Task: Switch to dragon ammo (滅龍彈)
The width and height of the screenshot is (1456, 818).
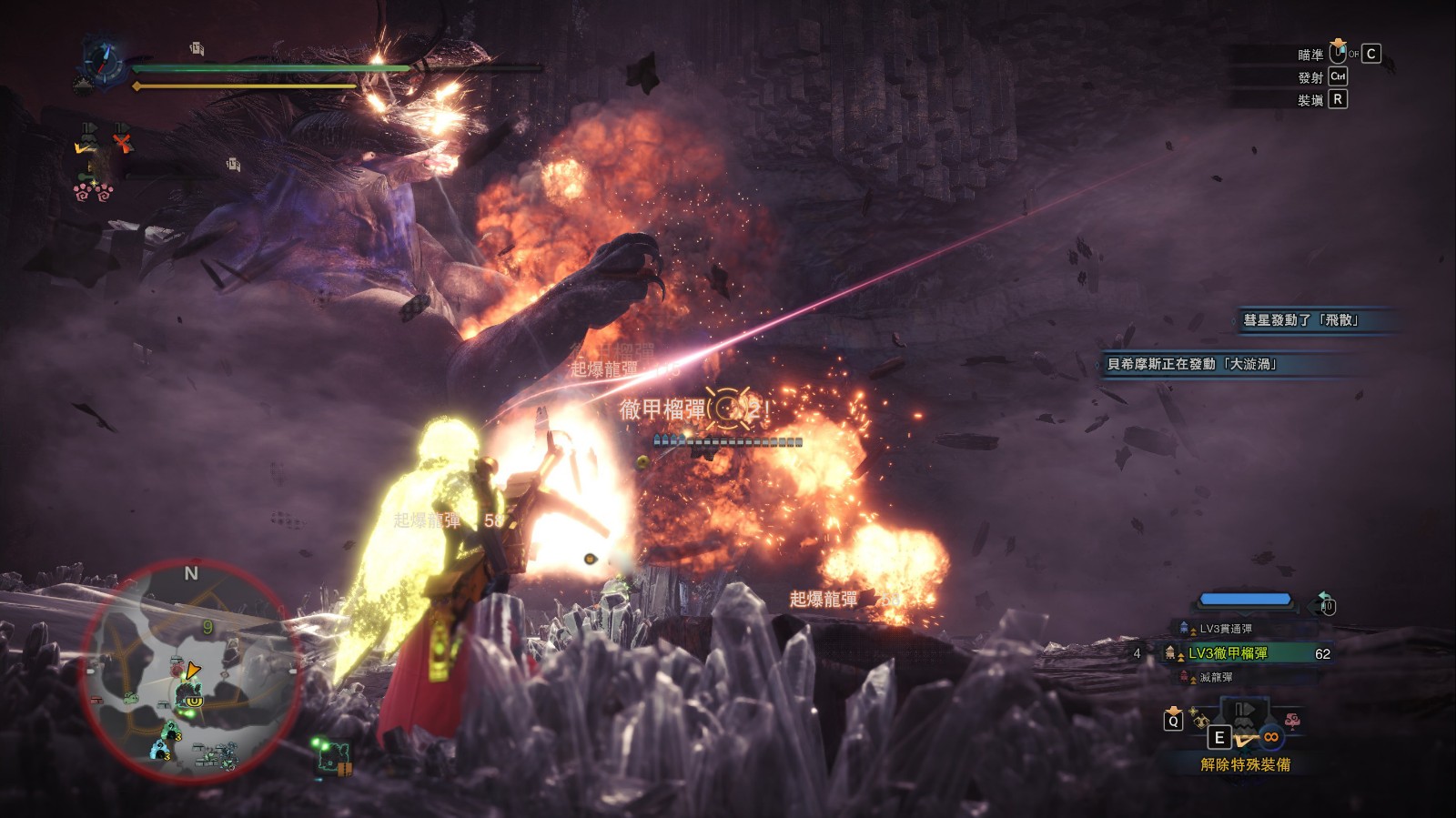Action: click(x=1216, y=677)
